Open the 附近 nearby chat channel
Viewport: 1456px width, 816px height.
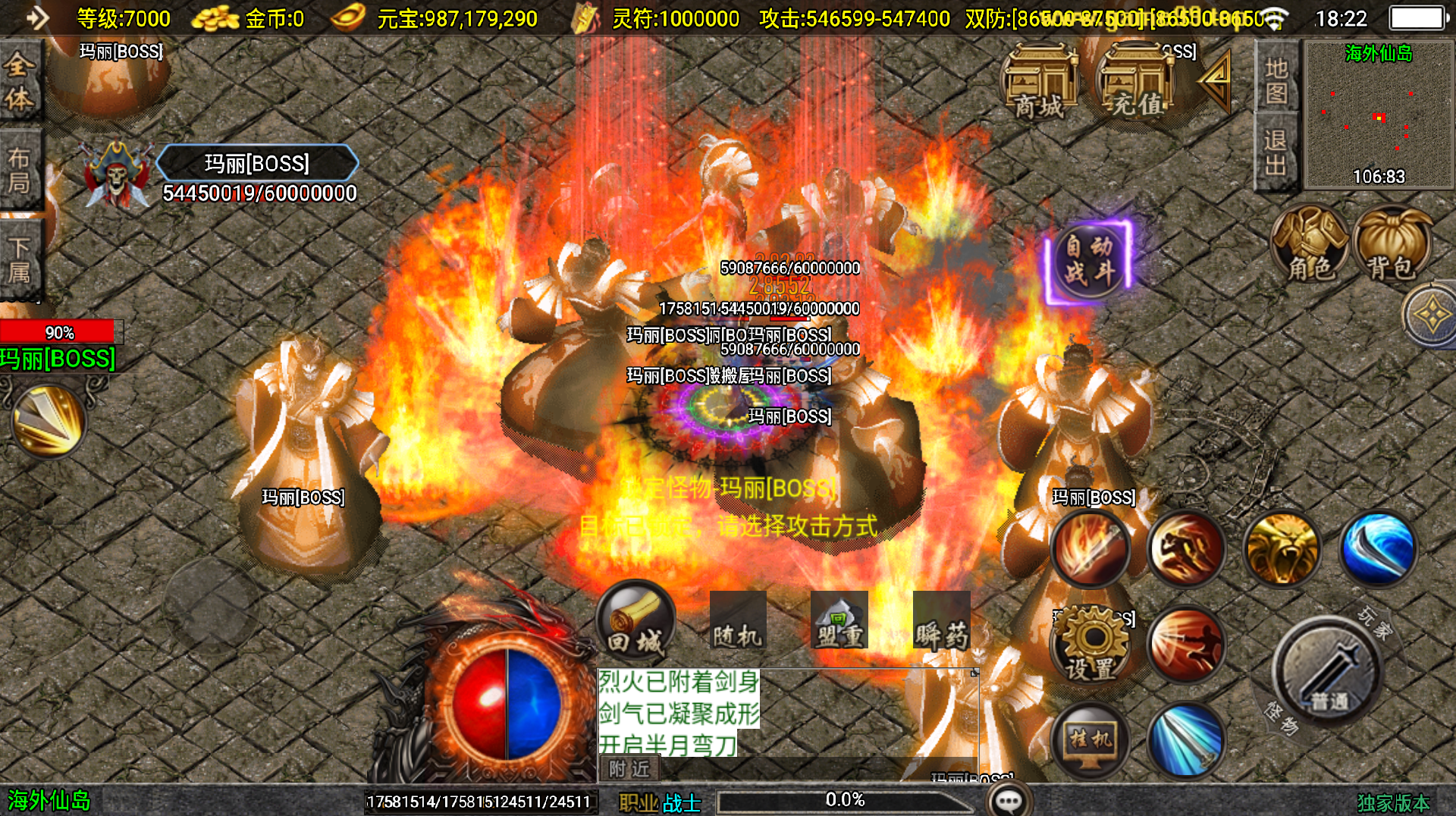(x=629, y=769)
